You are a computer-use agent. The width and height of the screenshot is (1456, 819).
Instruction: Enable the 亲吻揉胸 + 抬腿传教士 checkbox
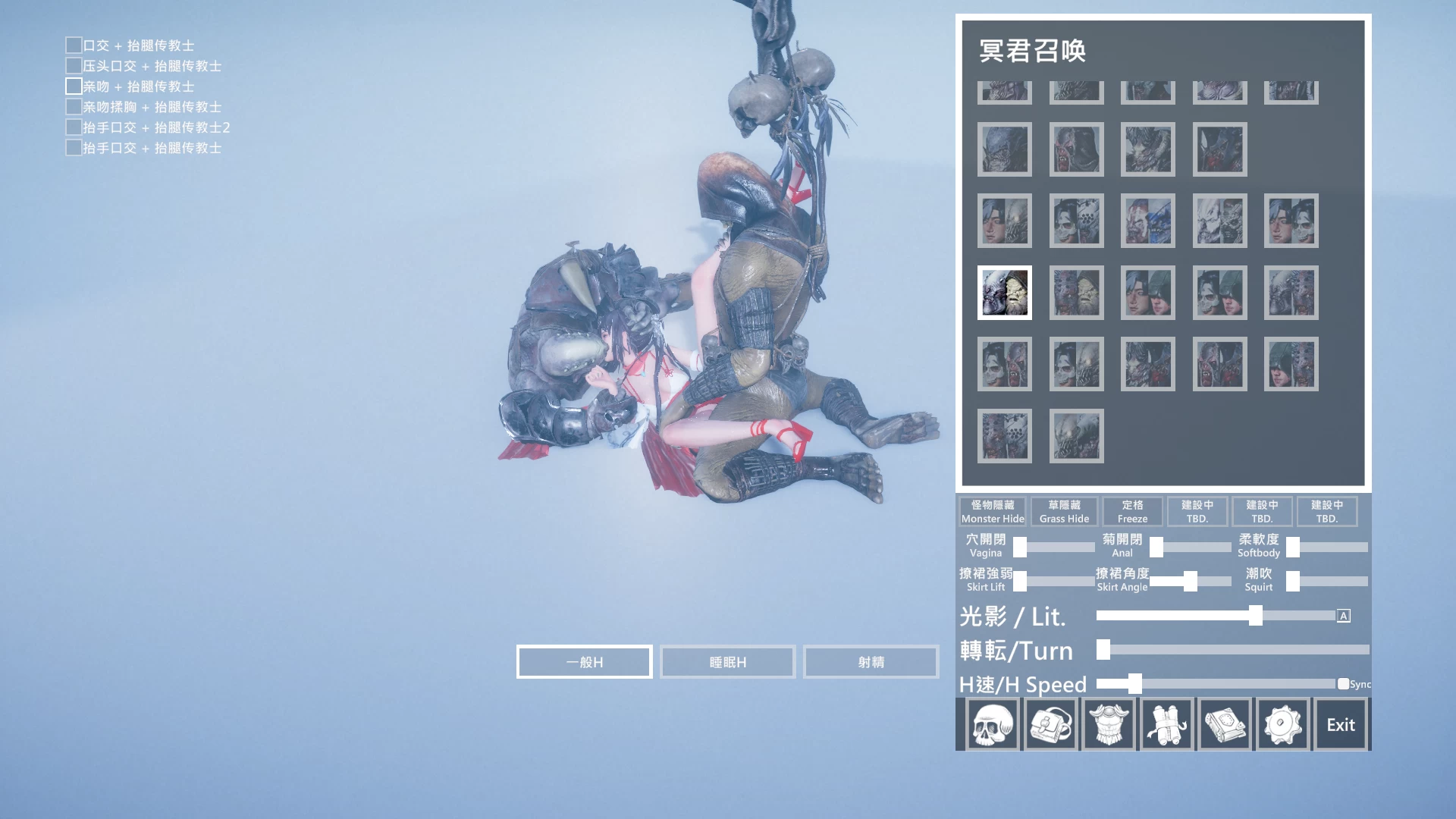73,106
